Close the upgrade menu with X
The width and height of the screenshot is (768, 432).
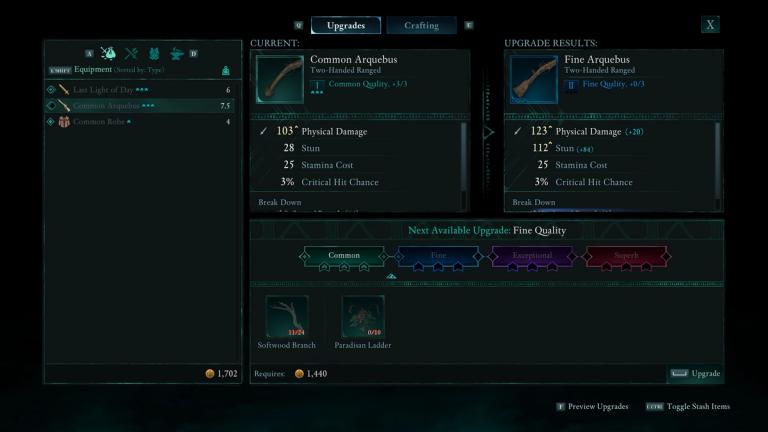pyautogui.click(x=710, y=25)
